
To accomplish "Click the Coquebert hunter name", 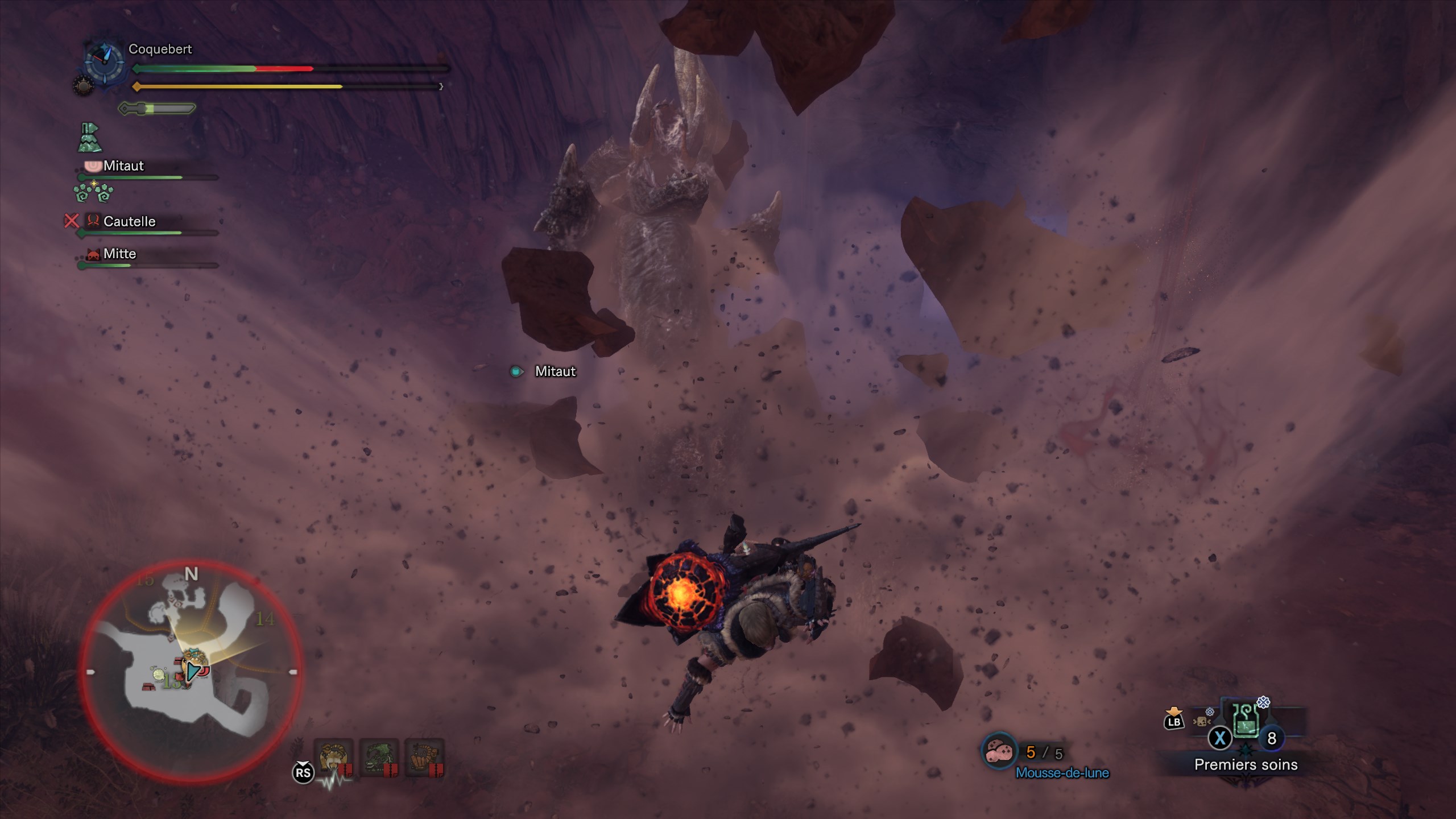I will click(160, 49).
